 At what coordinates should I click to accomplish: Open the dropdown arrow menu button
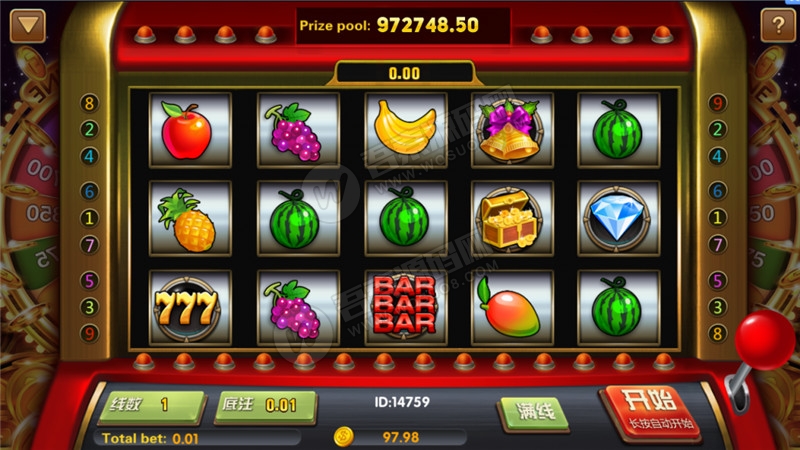tap(28, 26)
